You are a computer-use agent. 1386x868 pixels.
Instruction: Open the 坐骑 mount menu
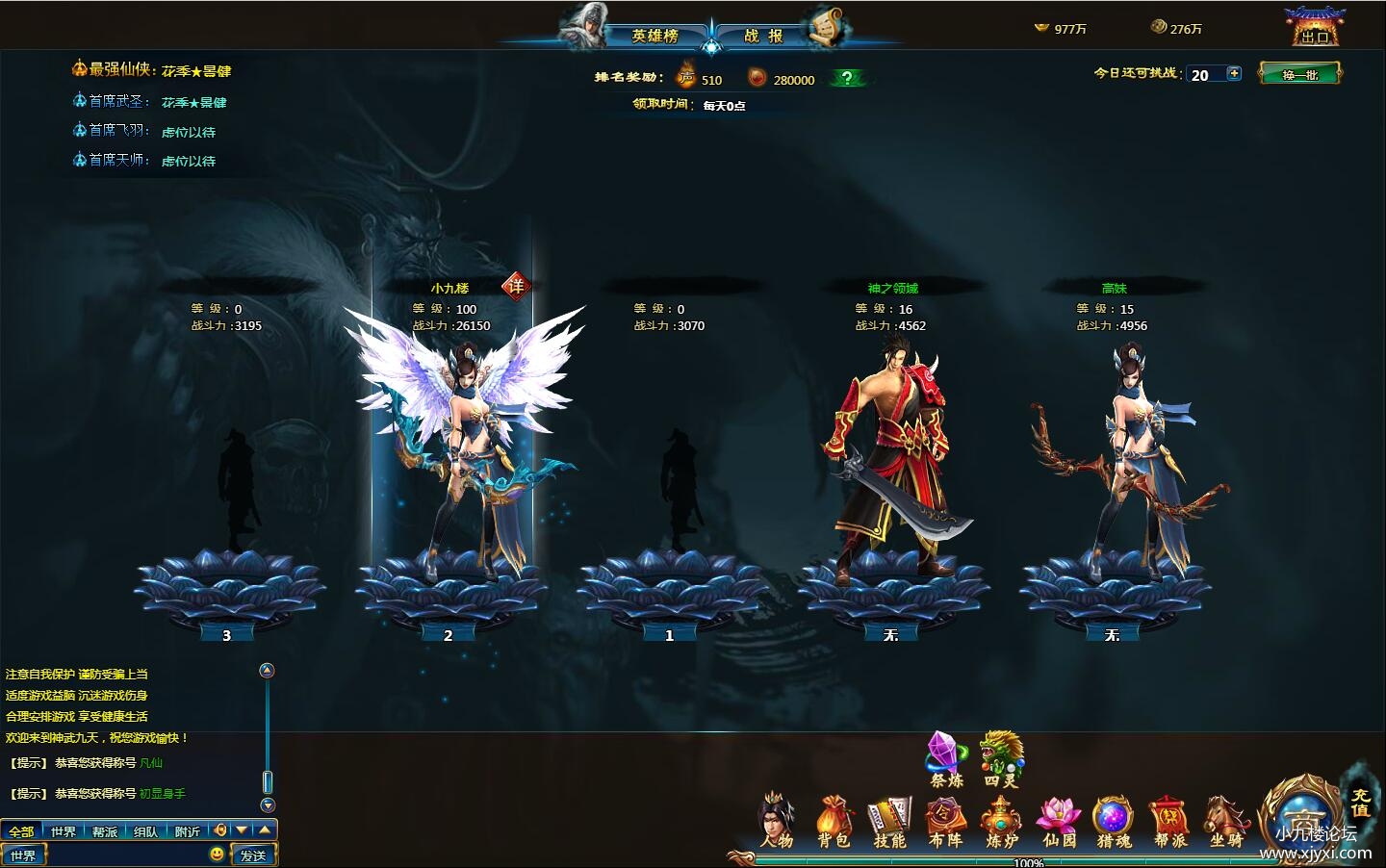click(1225, 824)
